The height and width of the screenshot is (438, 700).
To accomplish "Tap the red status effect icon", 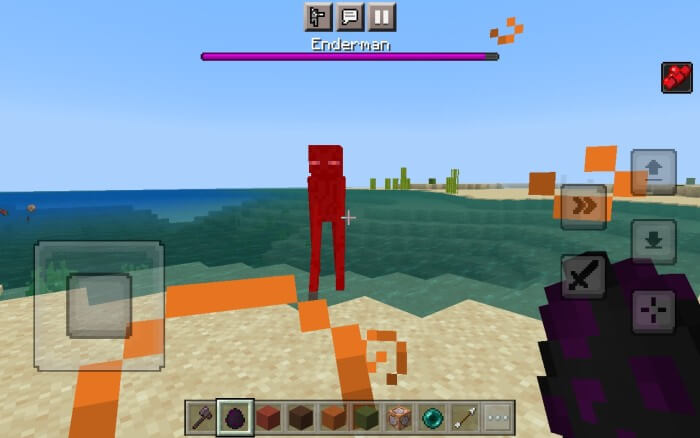I will (x=676, y=77).
